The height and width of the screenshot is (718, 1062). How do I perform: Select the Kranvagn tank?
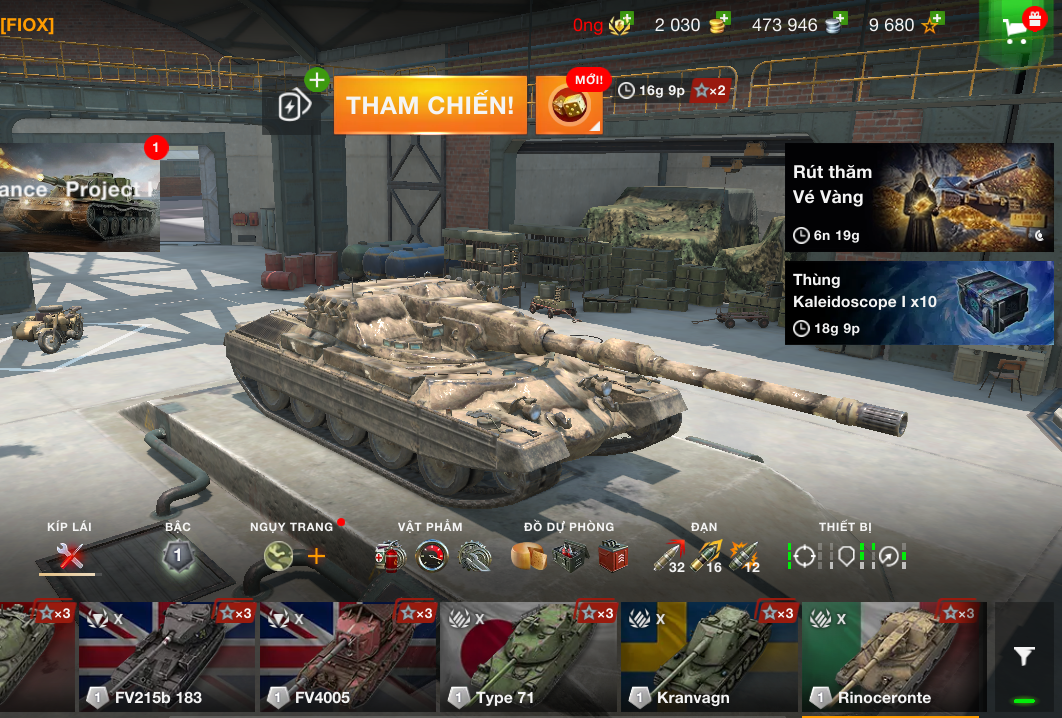[x=708, y=658]
